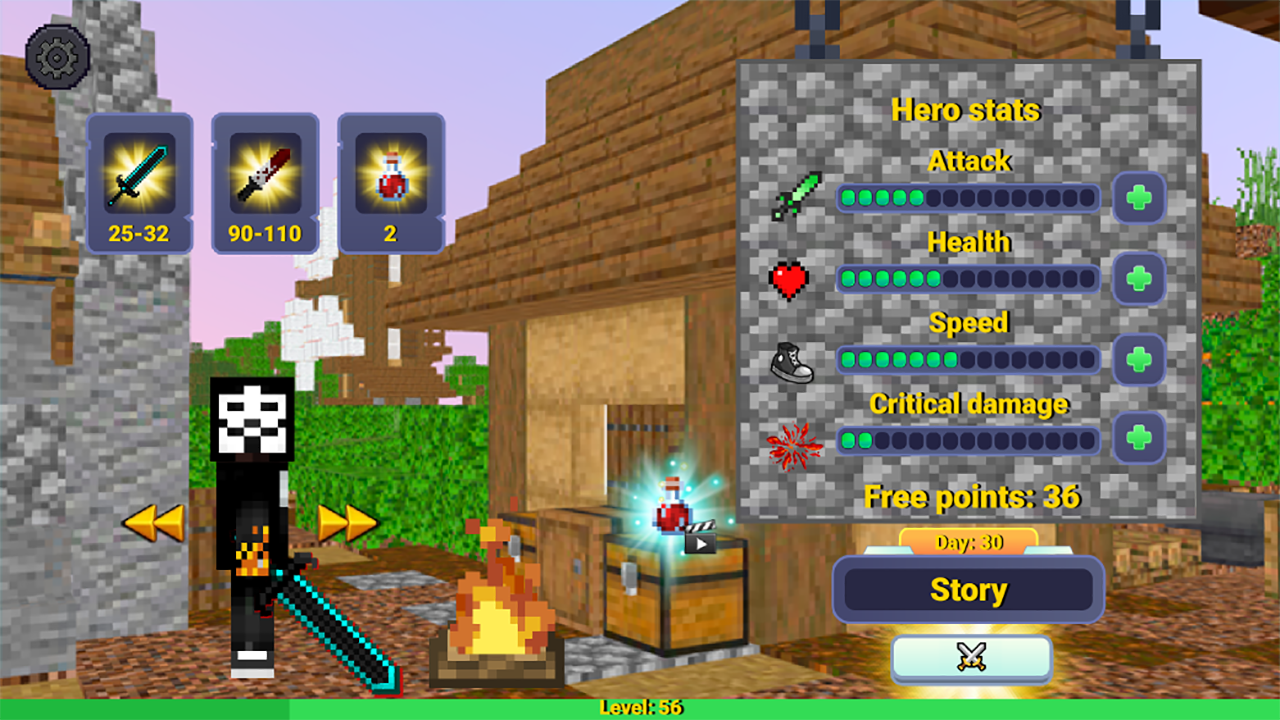Select the diamond sword weapon card
Viewport: 1280px width, 720px height.
pos(139,182)
